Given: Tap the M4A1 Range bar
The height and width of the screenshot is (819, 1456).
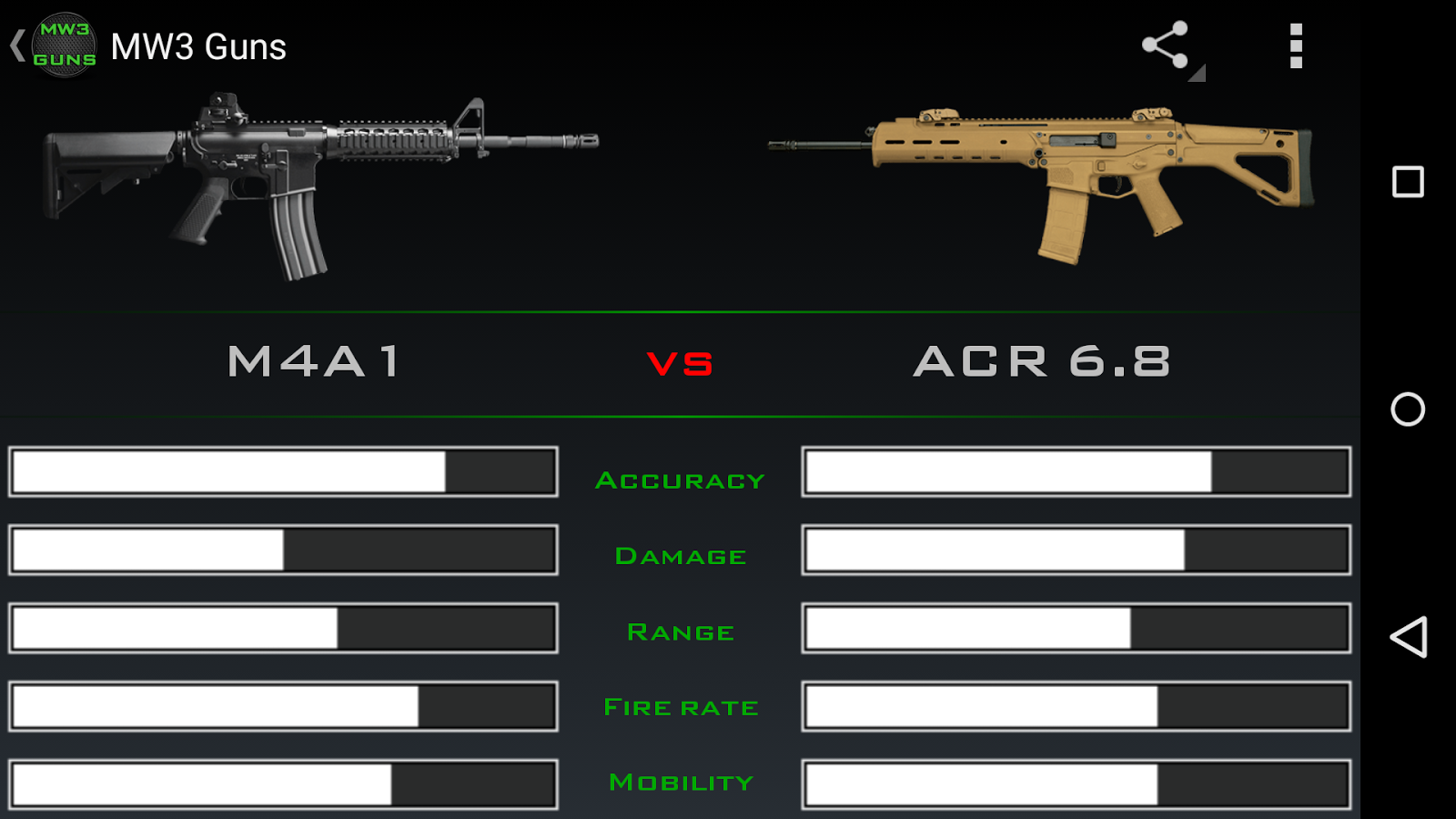Looking at the screenshot, I should tap(282, 628).
